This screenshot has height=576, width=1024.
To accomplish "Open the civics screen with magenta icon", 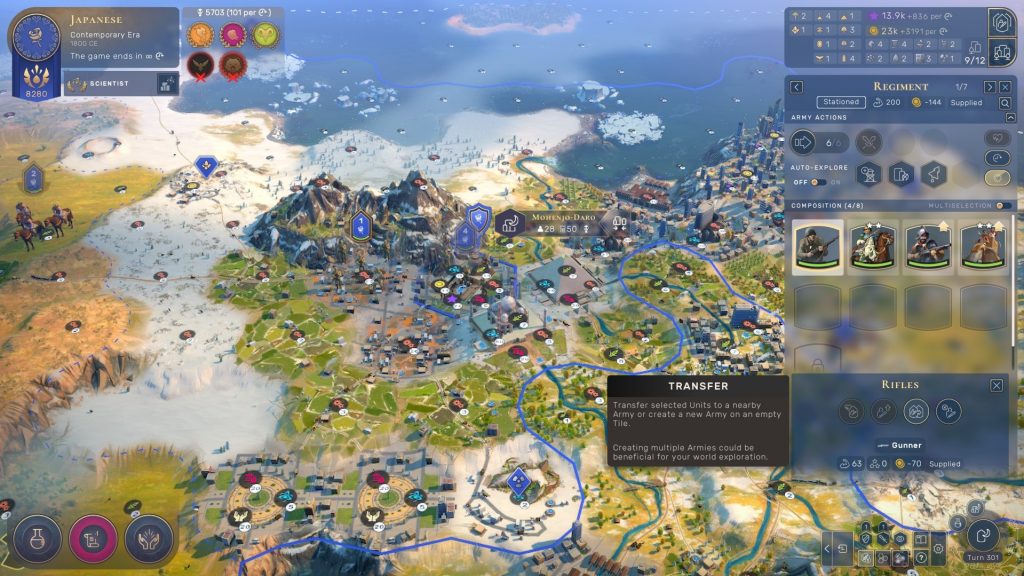I will (x=91, y=538).
